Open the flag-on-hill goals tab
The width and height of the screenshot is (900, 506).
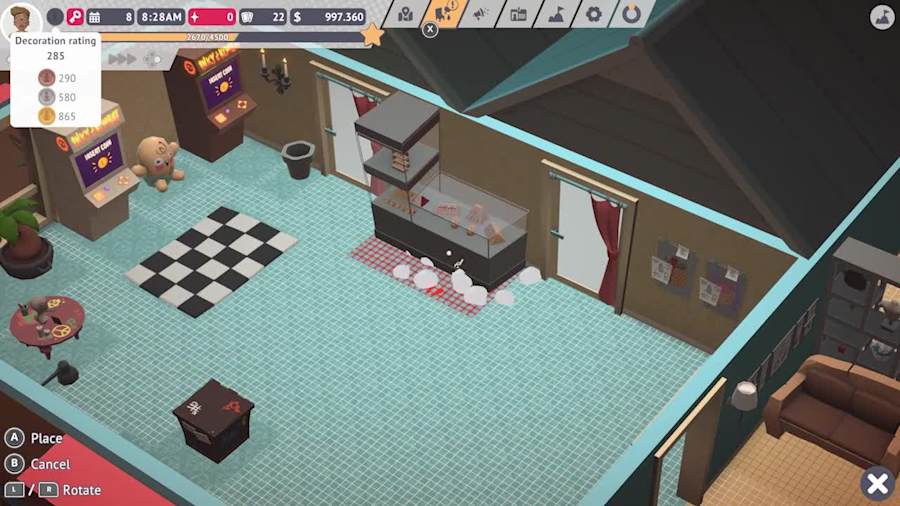(x=556, y=14)
